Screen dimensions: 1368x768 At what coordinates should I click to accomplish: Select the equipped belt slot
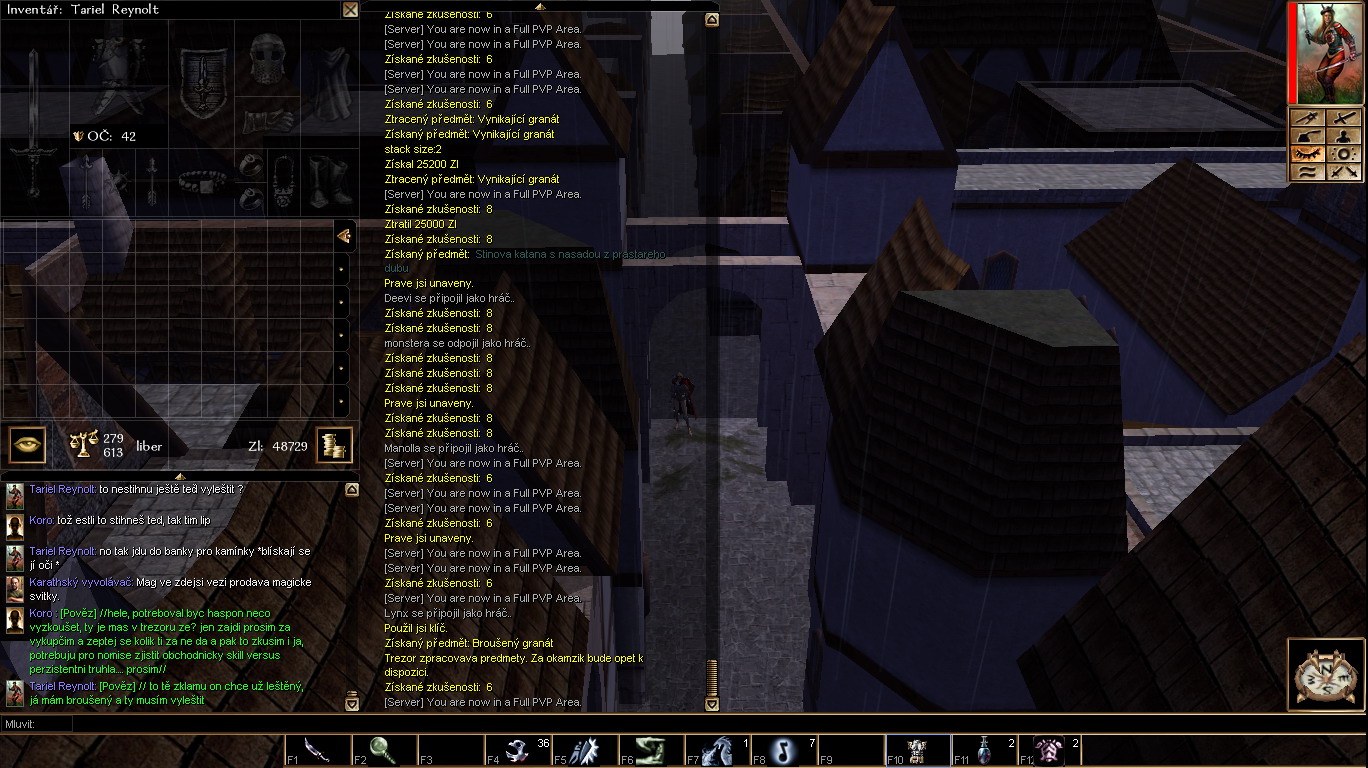202,180
